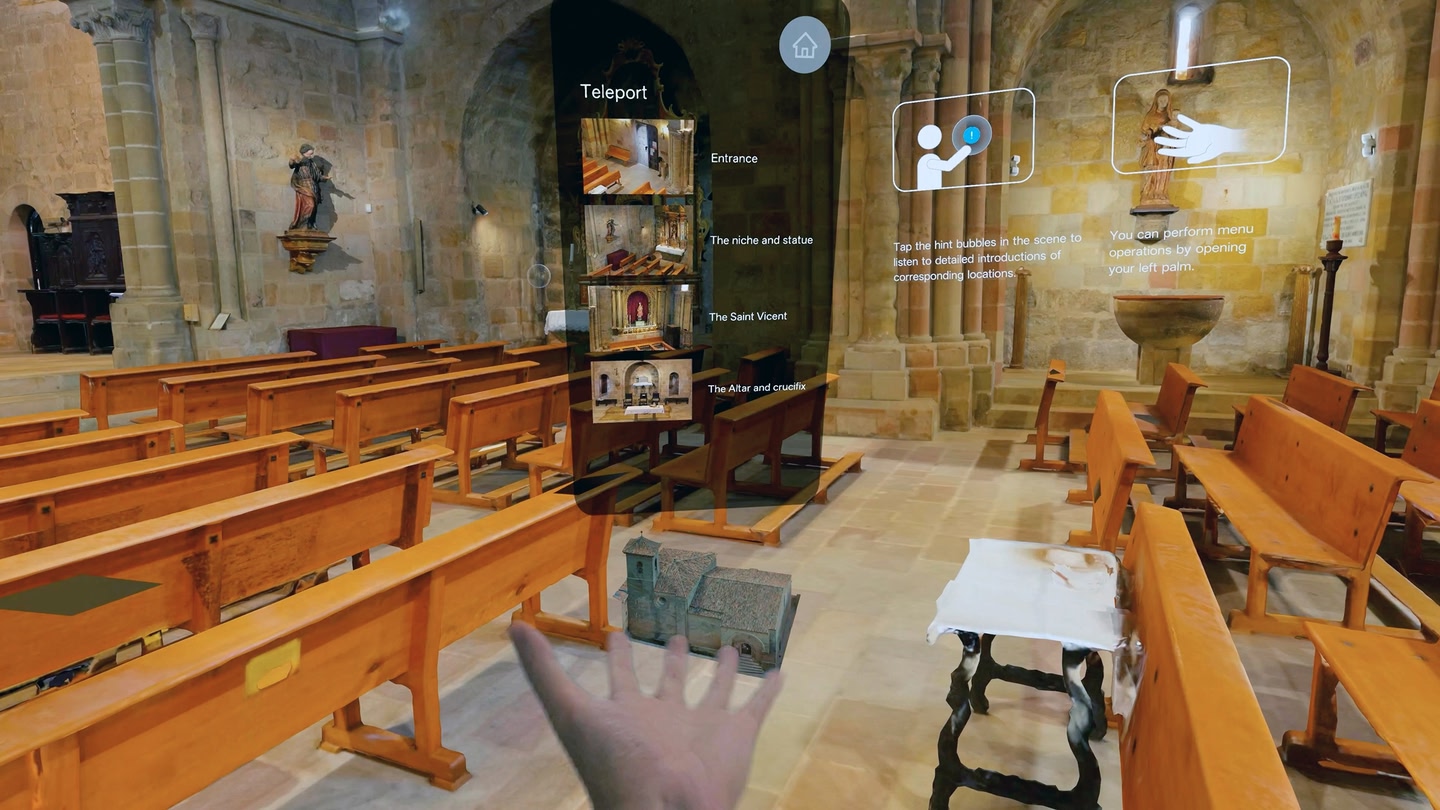
Task: Select The niche and statue label
Action: (x=761, y=241)
